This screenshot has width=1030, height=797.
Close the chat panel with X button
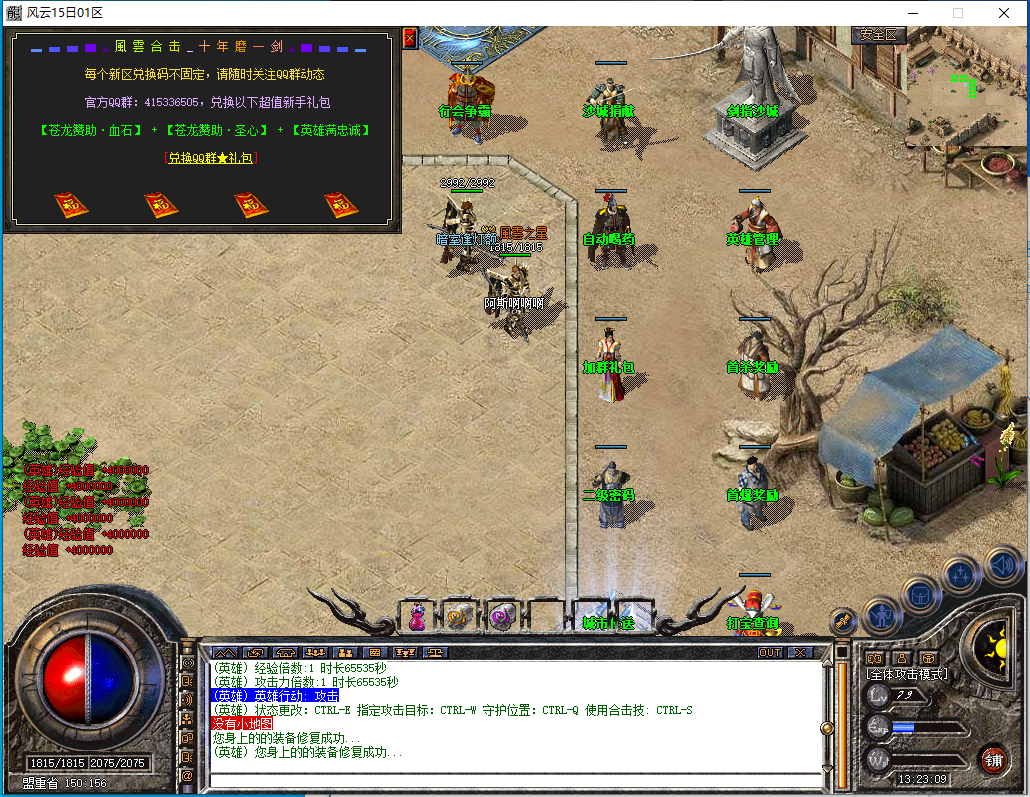click(x=800, y=652)
